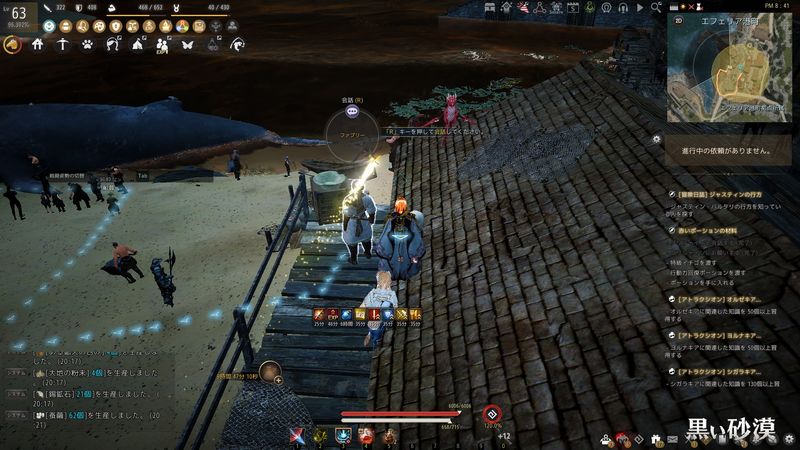Open quest tracker gear settings
The image size is (800, 450).
pyautogui.click(x=656, y=139)
